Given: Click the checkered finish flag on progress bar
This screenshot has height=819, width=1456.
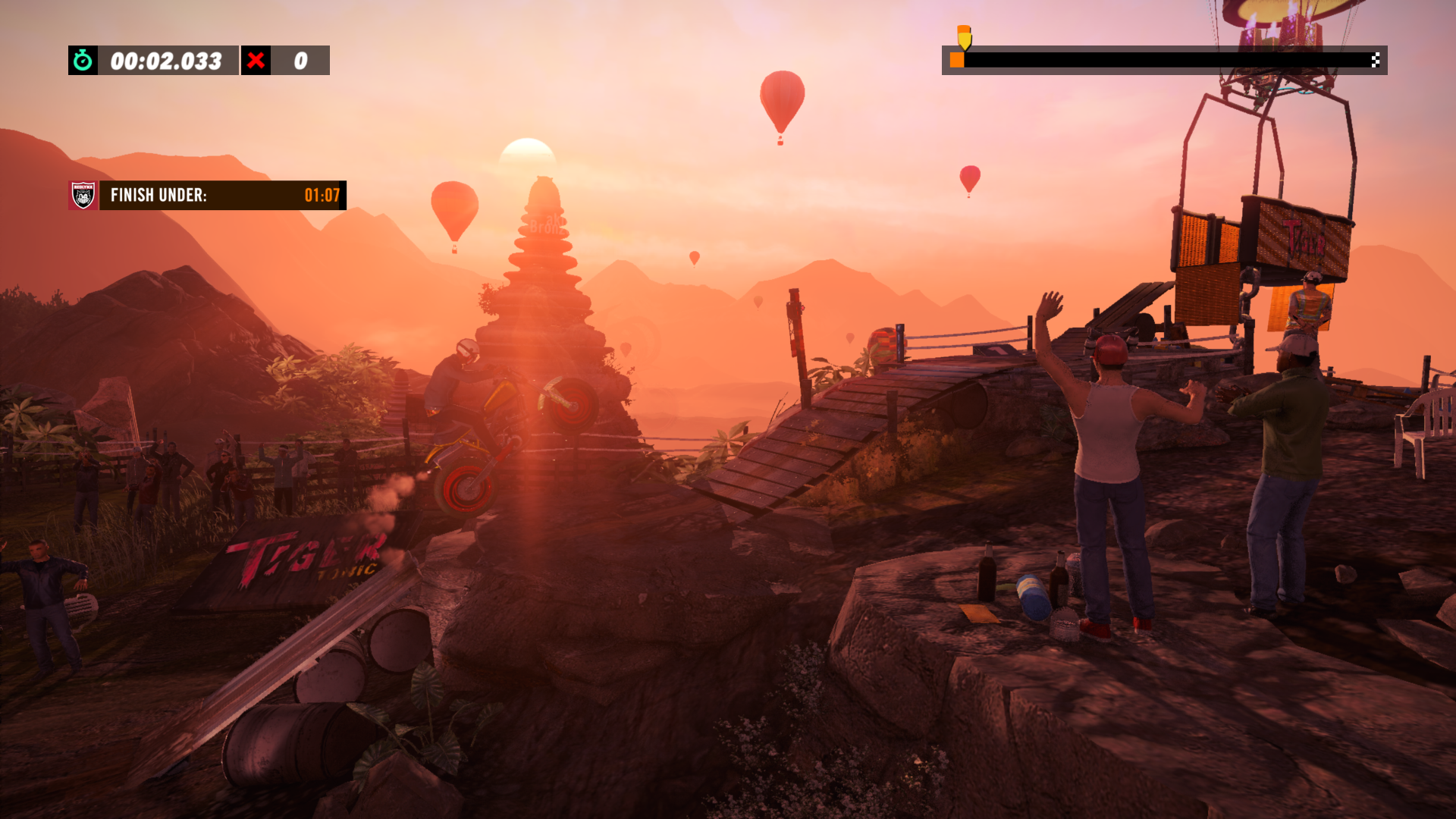Looking at the screenshot, I should pyautogui.click(x=1375, y=60).
